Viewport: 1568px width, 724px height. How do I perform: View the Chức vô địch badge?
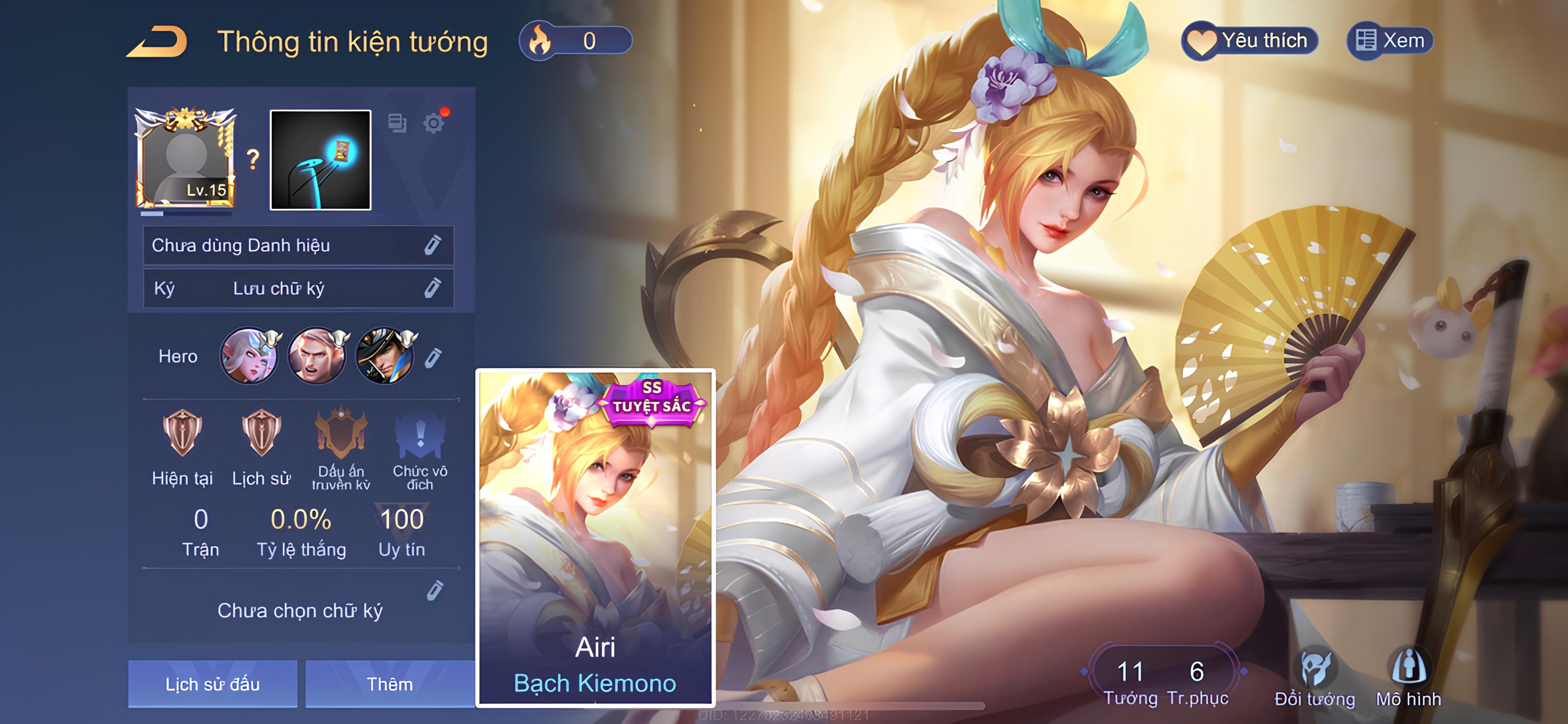coord(420,434)
